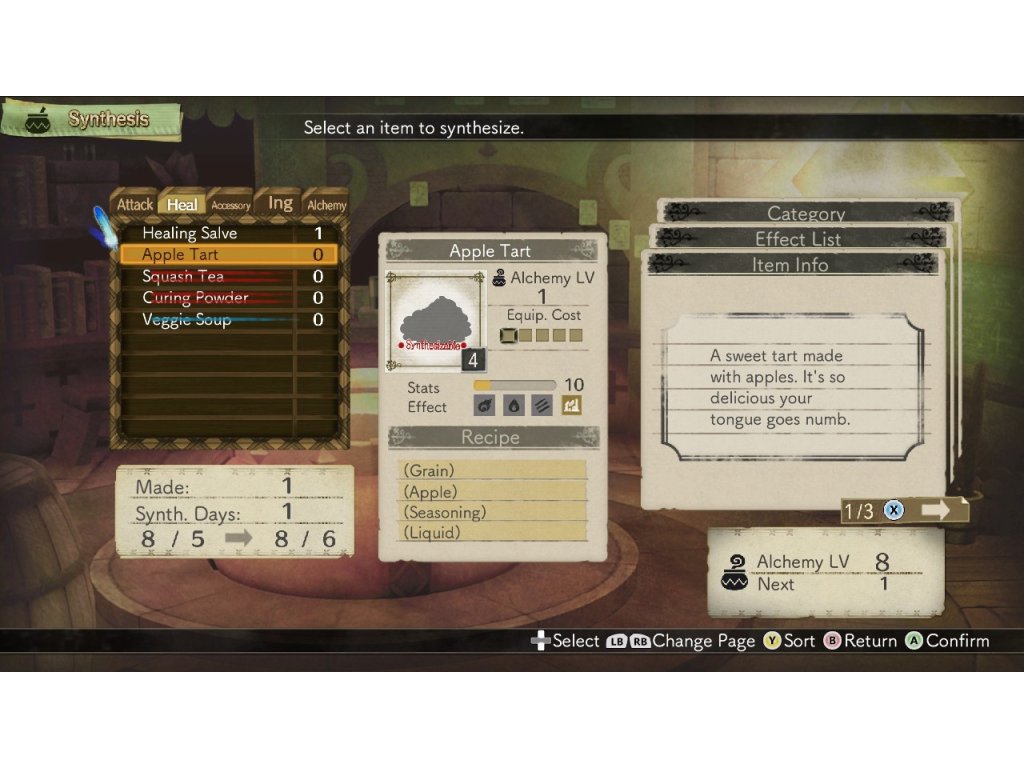Select the (Apple) recipe ingredient
The height and width of the screenshot is (768, 1024).
coord(492,492)
